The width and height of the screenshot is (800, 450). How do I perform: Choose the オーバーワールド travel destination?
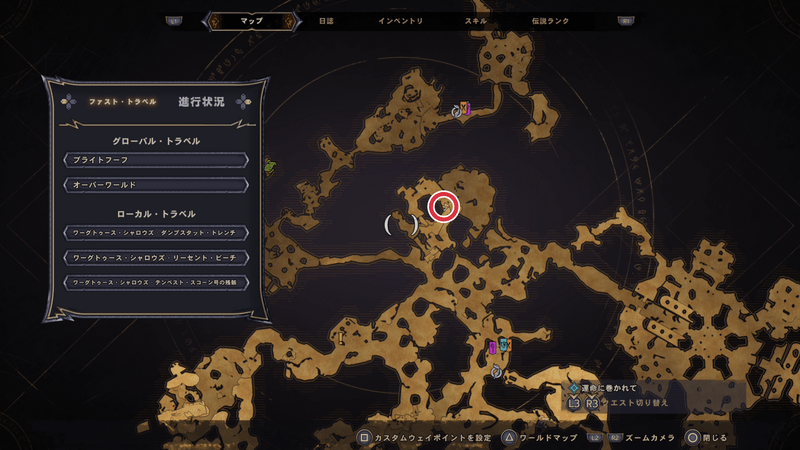tap(155, 185)
